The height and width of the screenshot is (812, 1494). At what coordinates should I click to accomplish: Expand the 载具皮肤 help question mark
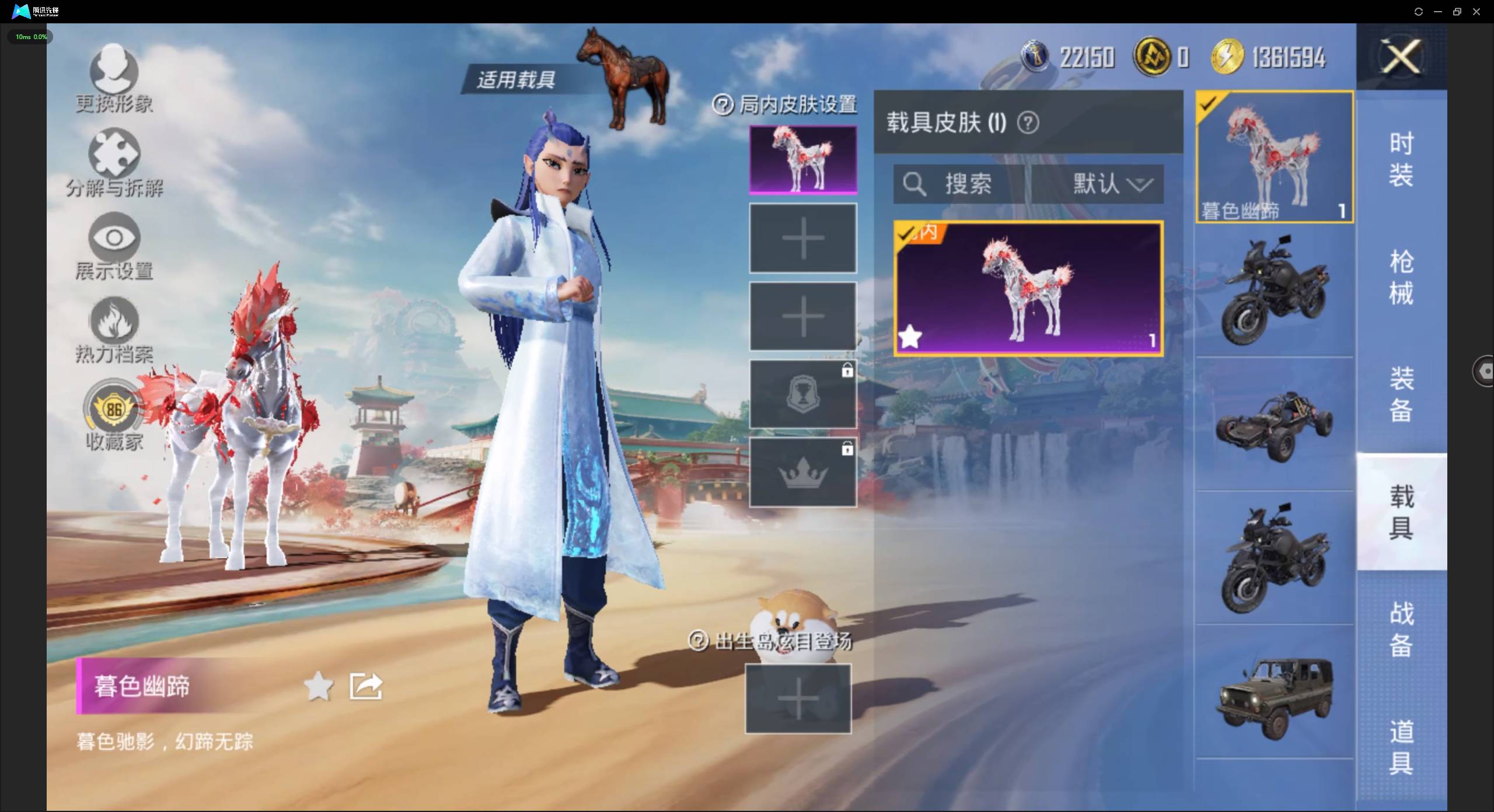(1029, 123)
